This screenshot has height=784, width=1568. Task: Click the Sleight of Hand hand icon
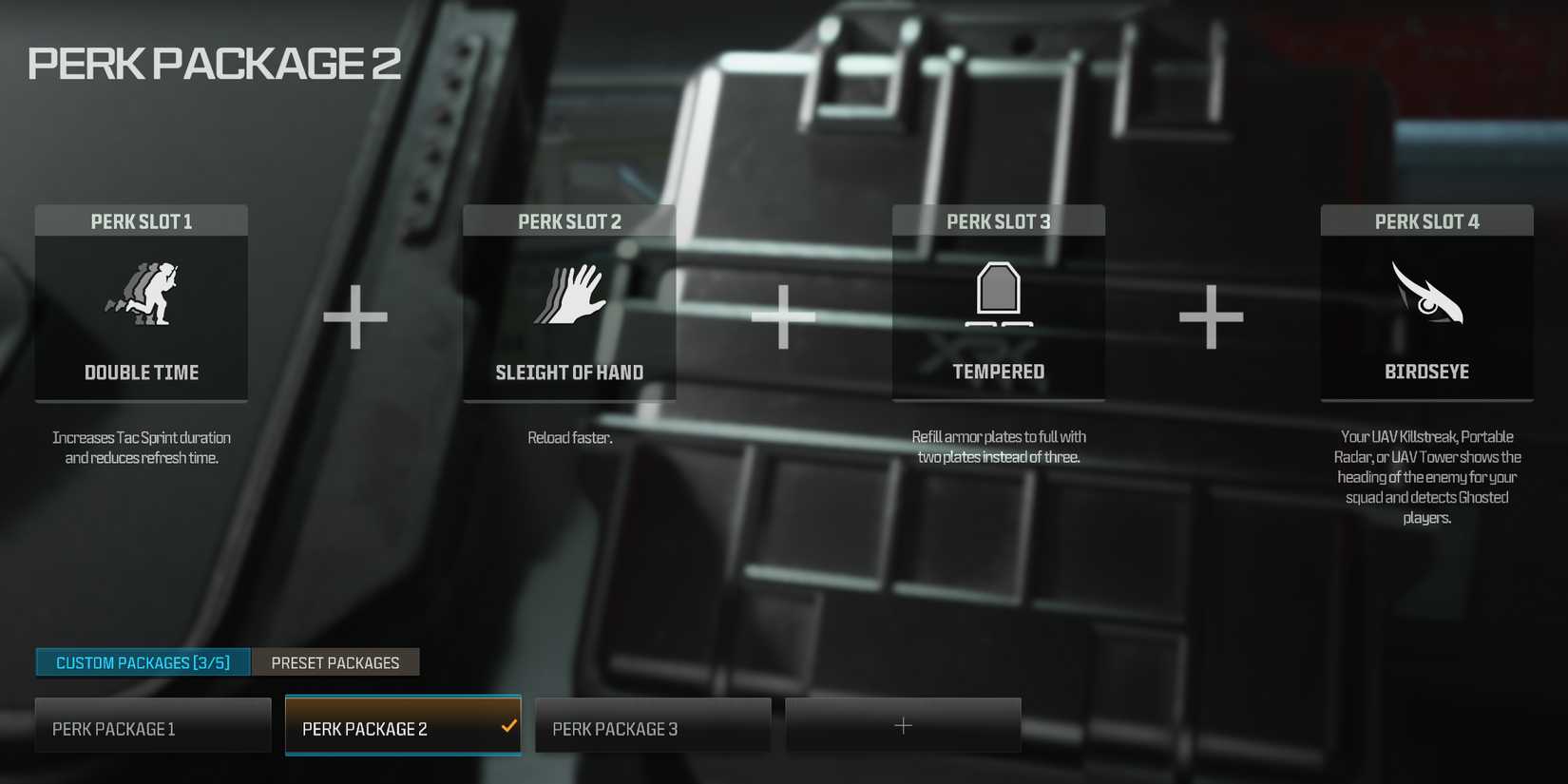click(x=569, y=295)
